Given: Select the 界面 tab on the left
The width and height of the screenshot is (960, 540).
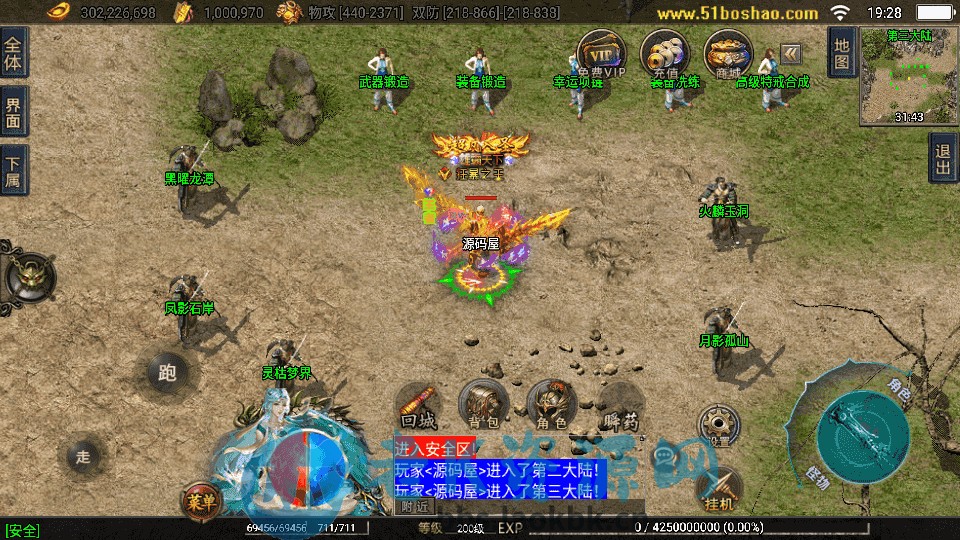Looking at the screenshot, I should (14, 111).
